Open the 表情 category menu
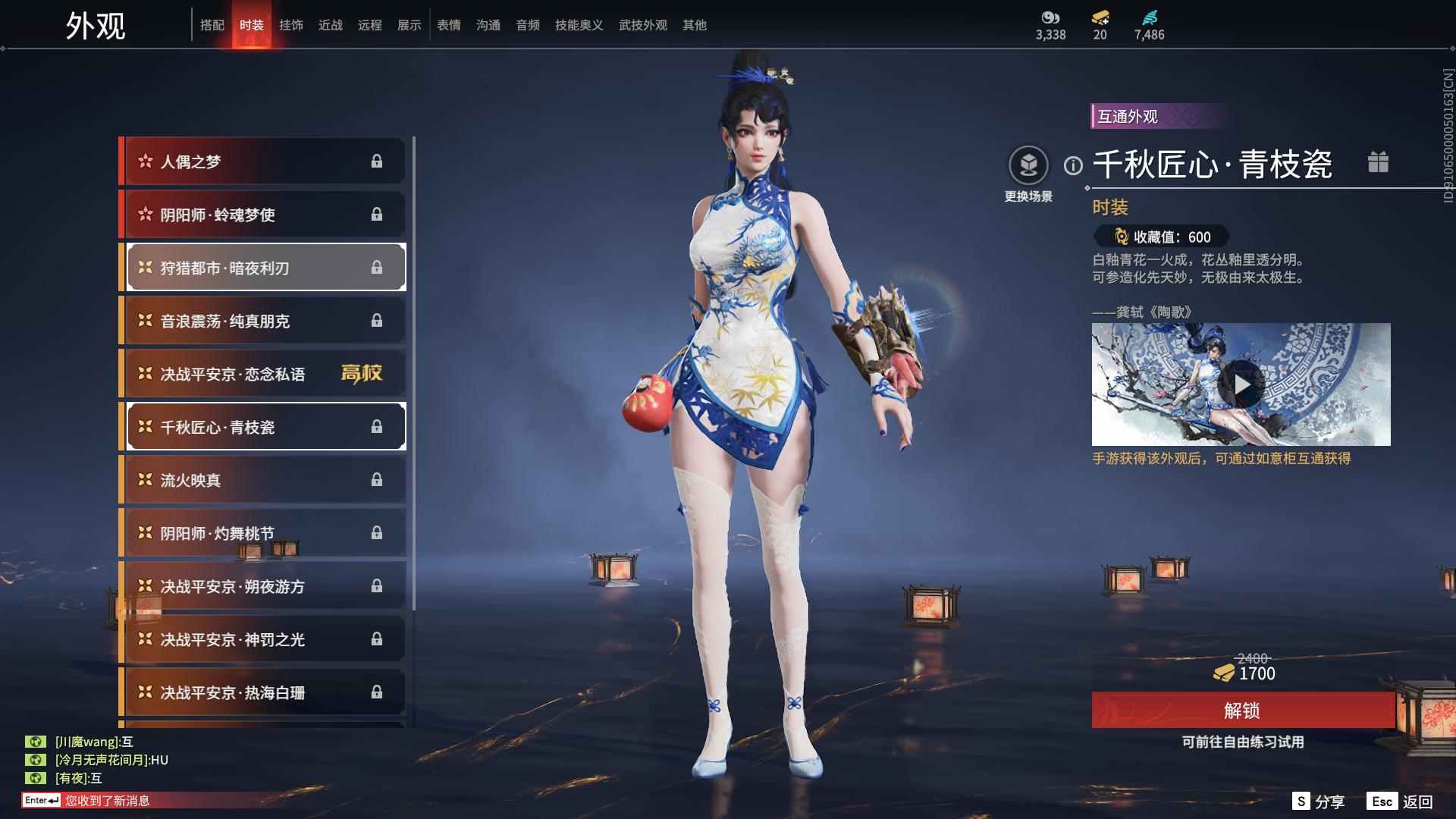The height and width of the screenshot is (819, 1456). (448, 24)
